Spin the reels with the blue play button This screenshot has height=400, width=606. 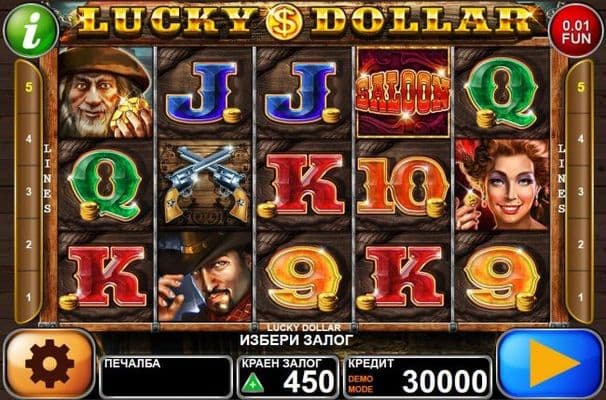pos(550,364)
